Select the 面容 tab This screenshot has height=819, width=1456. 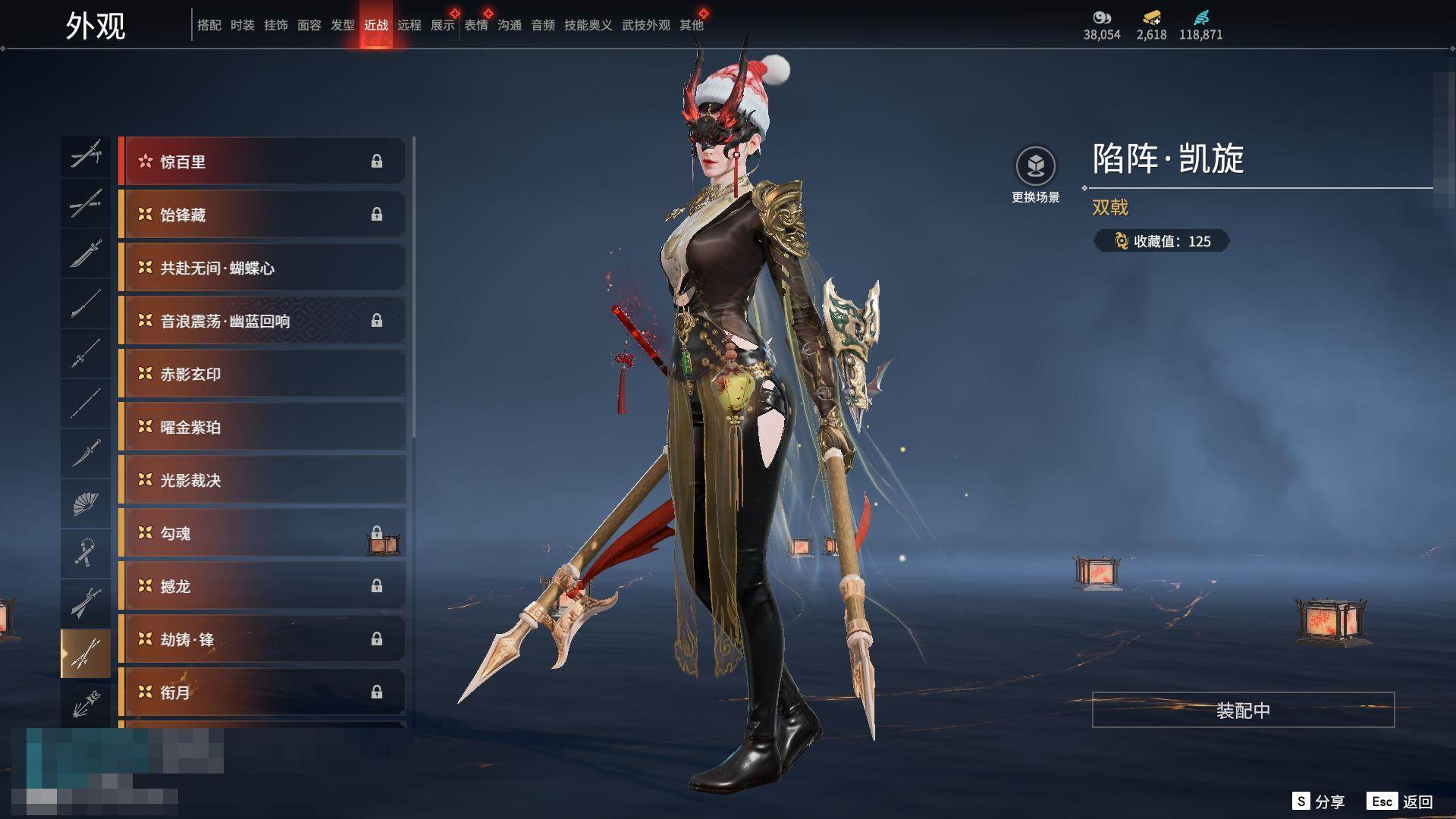point(309,25)
